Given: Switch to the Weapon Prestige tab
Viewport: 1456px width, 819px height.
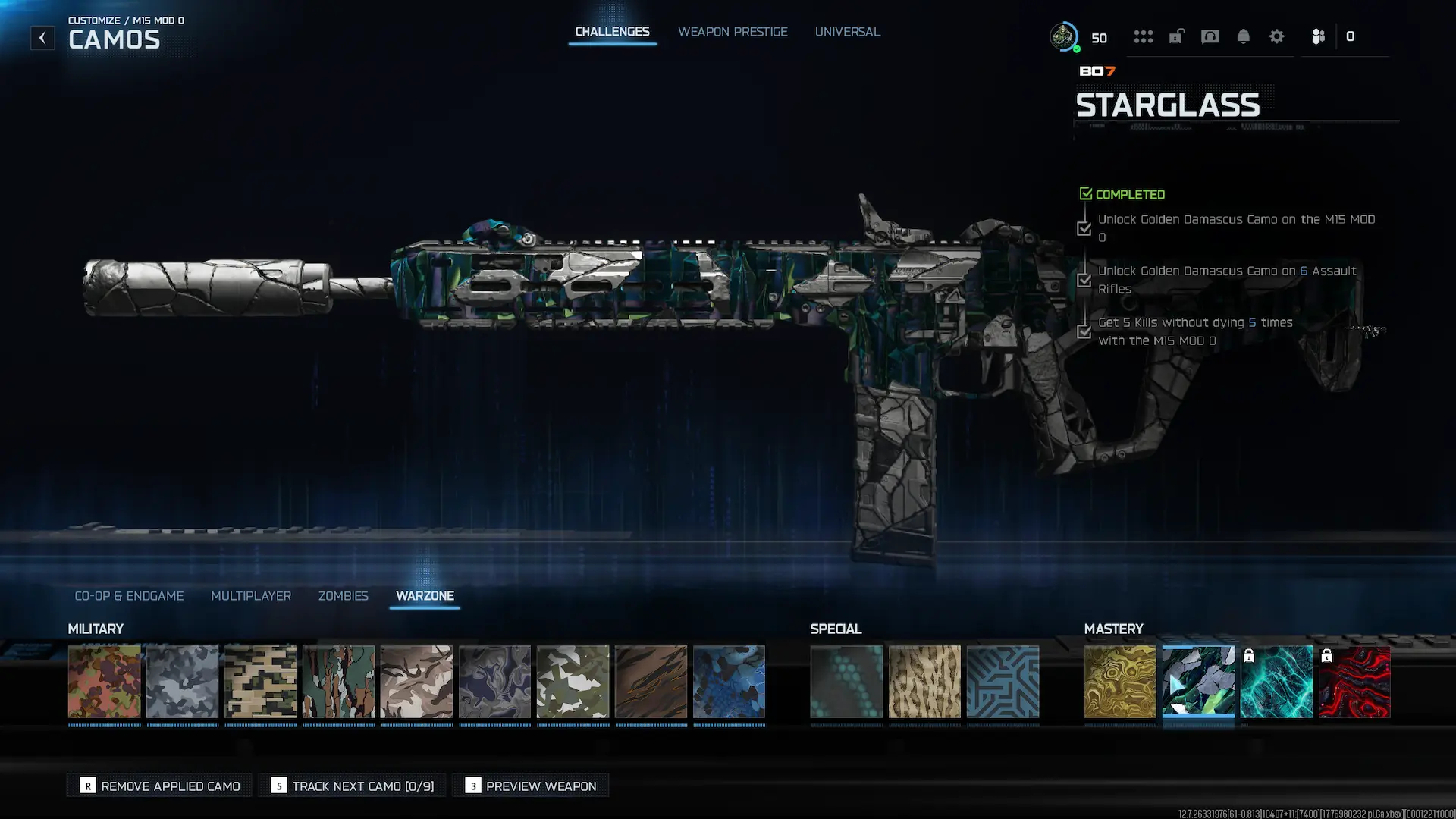Looking at the screenshot, I should pyautogui.click(x=733, y=32).
